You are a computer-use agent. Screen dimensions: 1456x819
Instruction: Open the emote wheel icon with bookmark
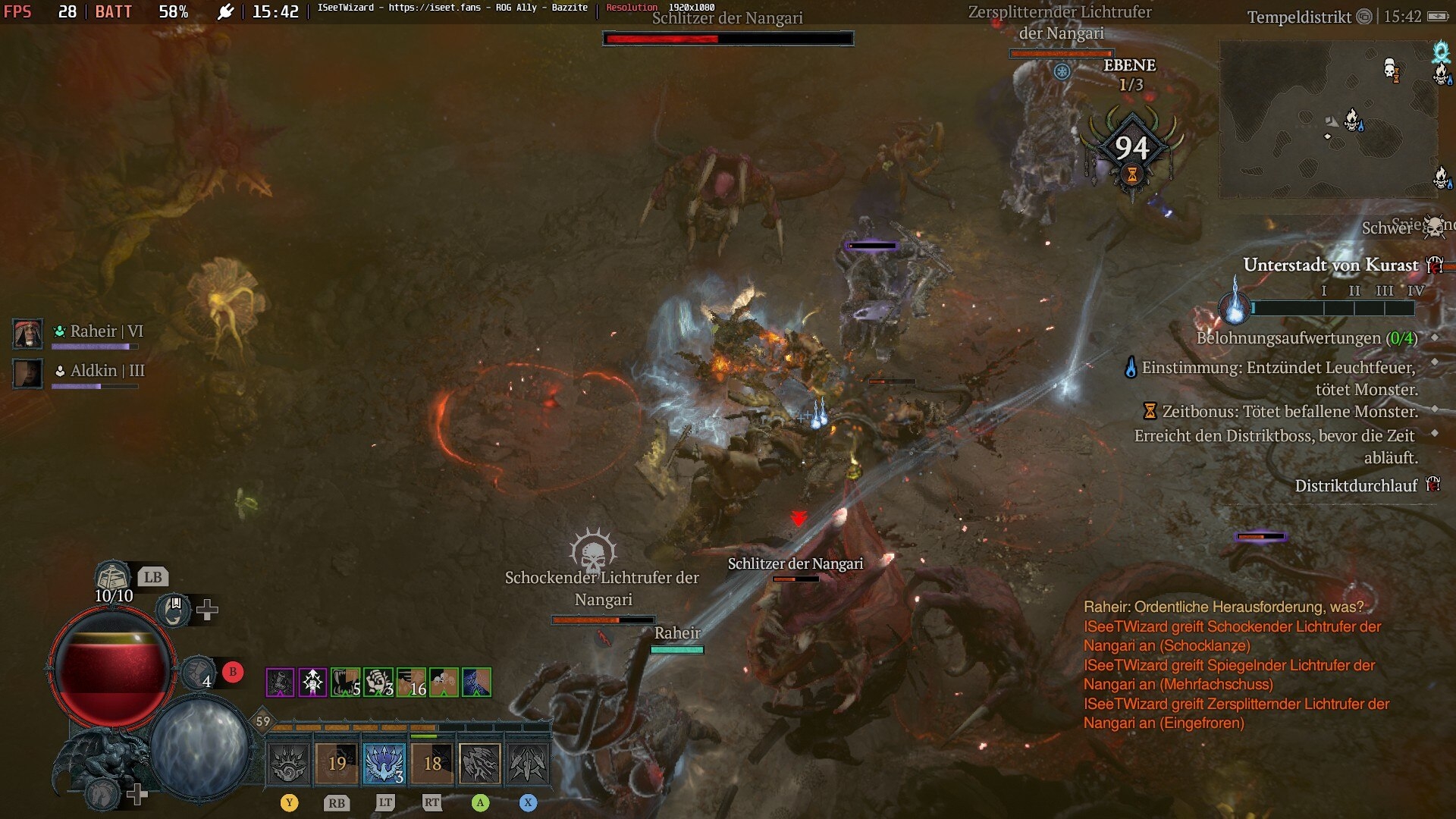pos(174,609)
